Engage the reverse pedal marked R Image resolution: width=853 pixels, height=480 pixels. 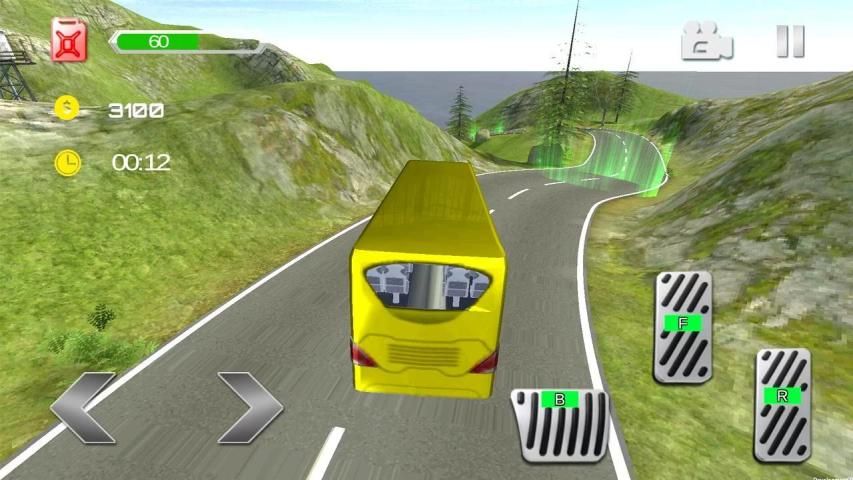click(x=782, y=402)
